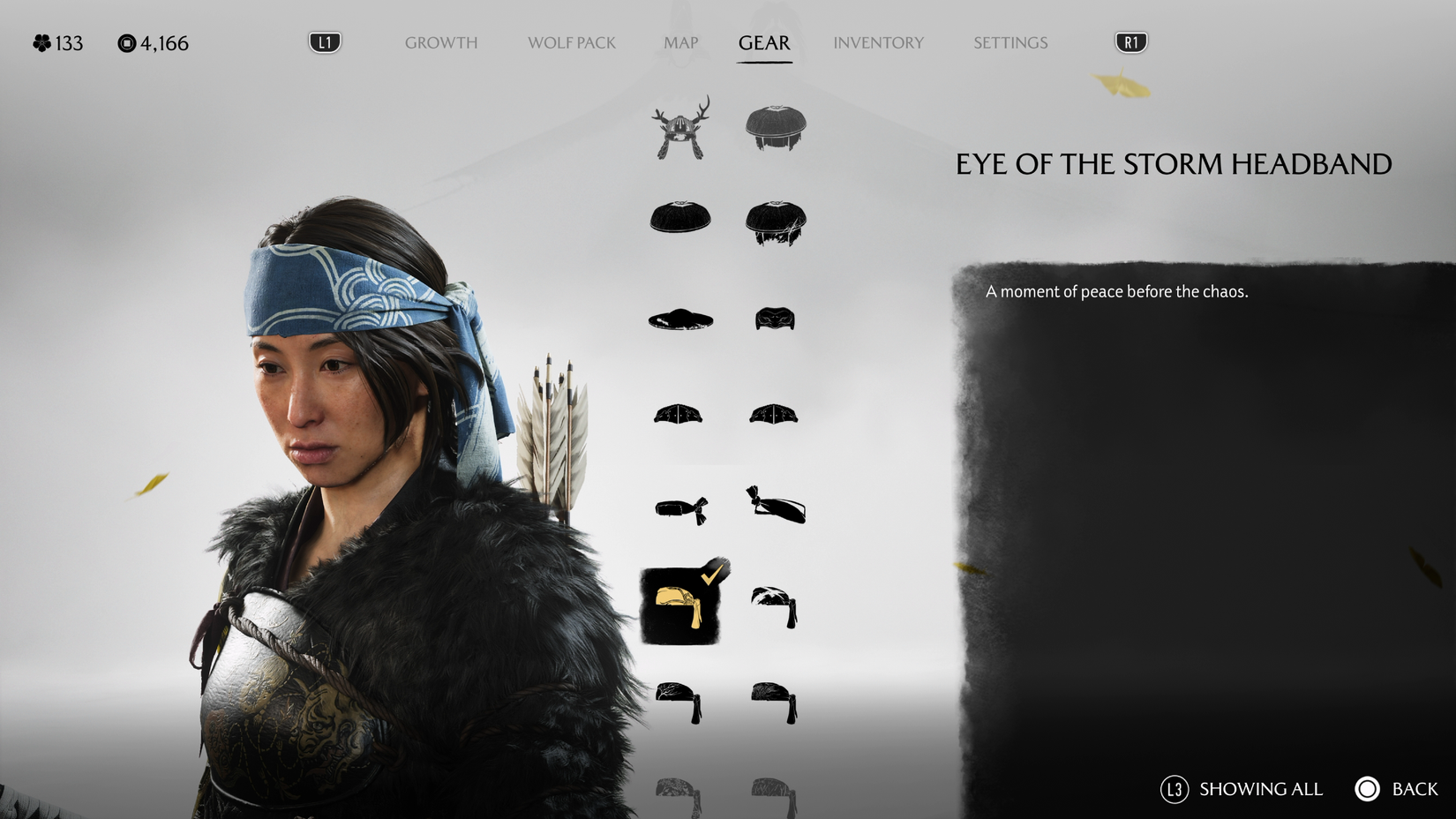Select the flat straw hat icon
This screenshot has width=1456, height=819.
tap(679, 320)
